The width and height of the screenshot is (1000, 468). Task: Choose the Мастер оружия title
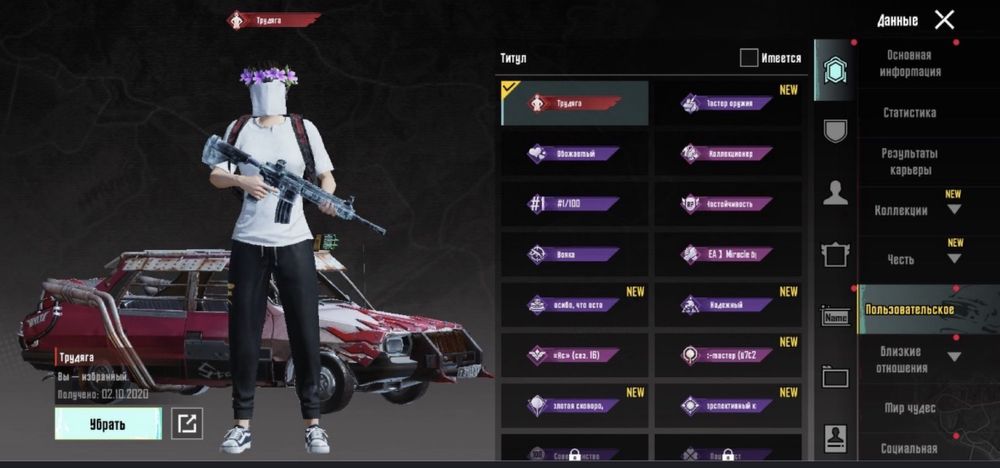[x=728, y=103]
